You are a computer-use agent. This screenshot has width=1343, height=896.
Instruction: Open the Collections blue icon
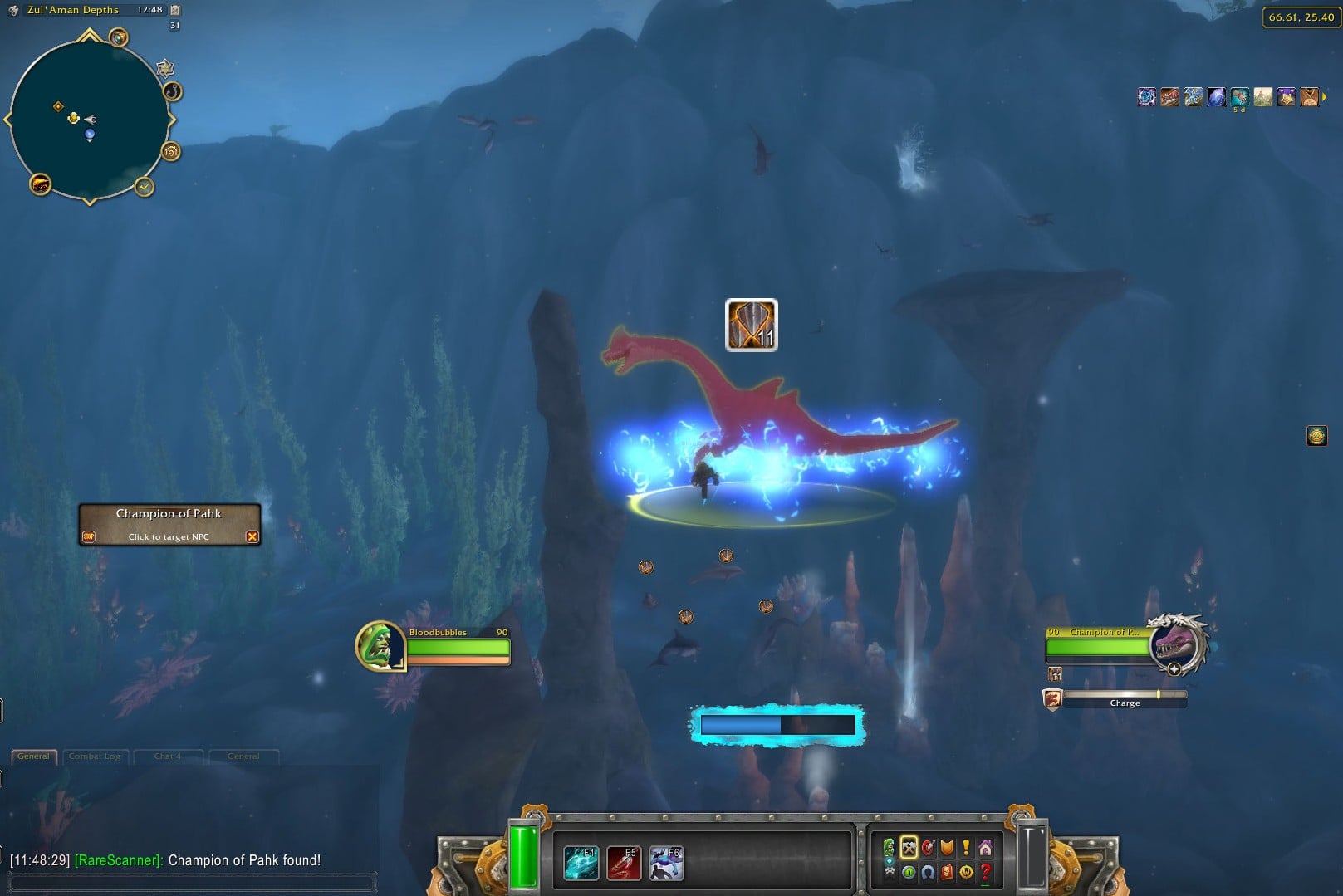click(x=928, y=874)
